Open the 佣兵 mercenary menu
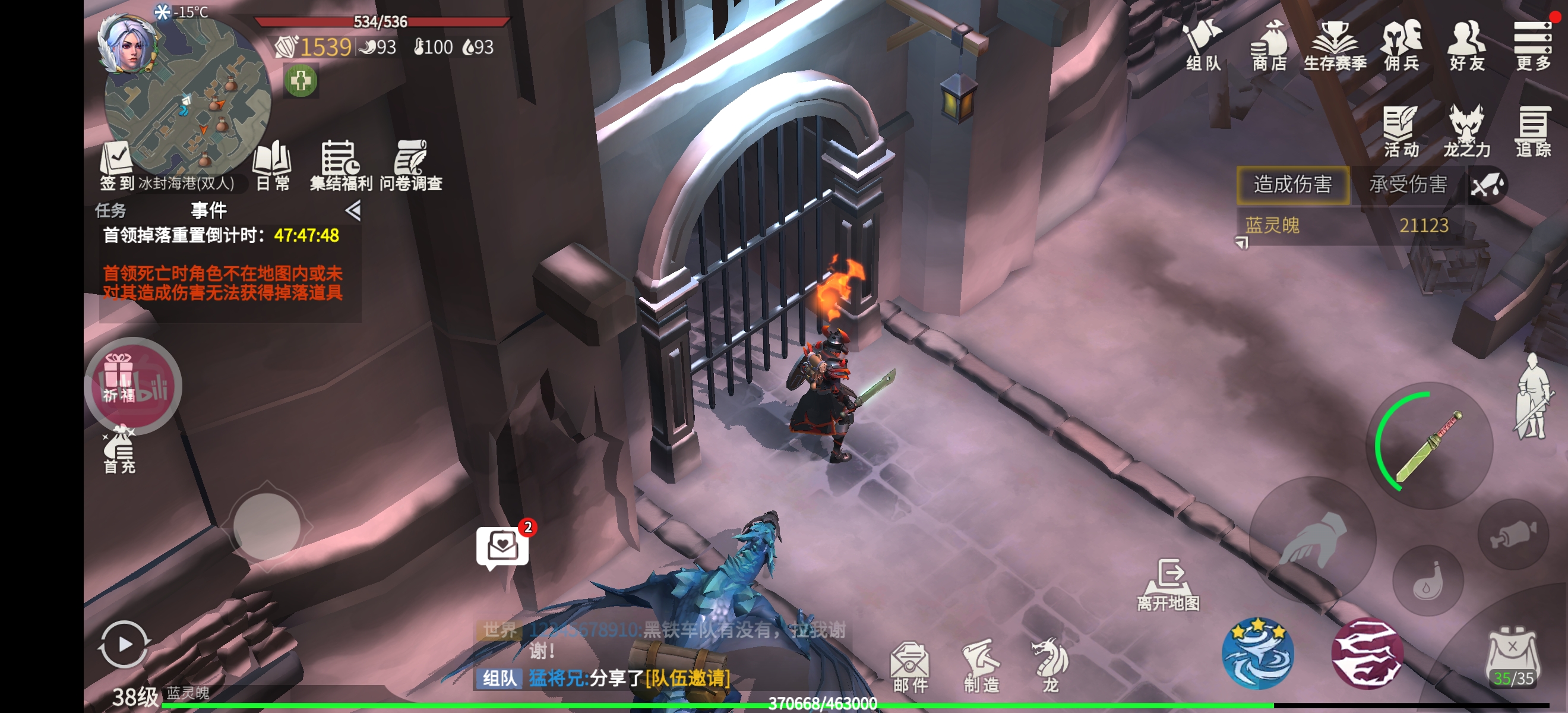The height and width of the screenshot is (713, 1568). [1401, 46]
